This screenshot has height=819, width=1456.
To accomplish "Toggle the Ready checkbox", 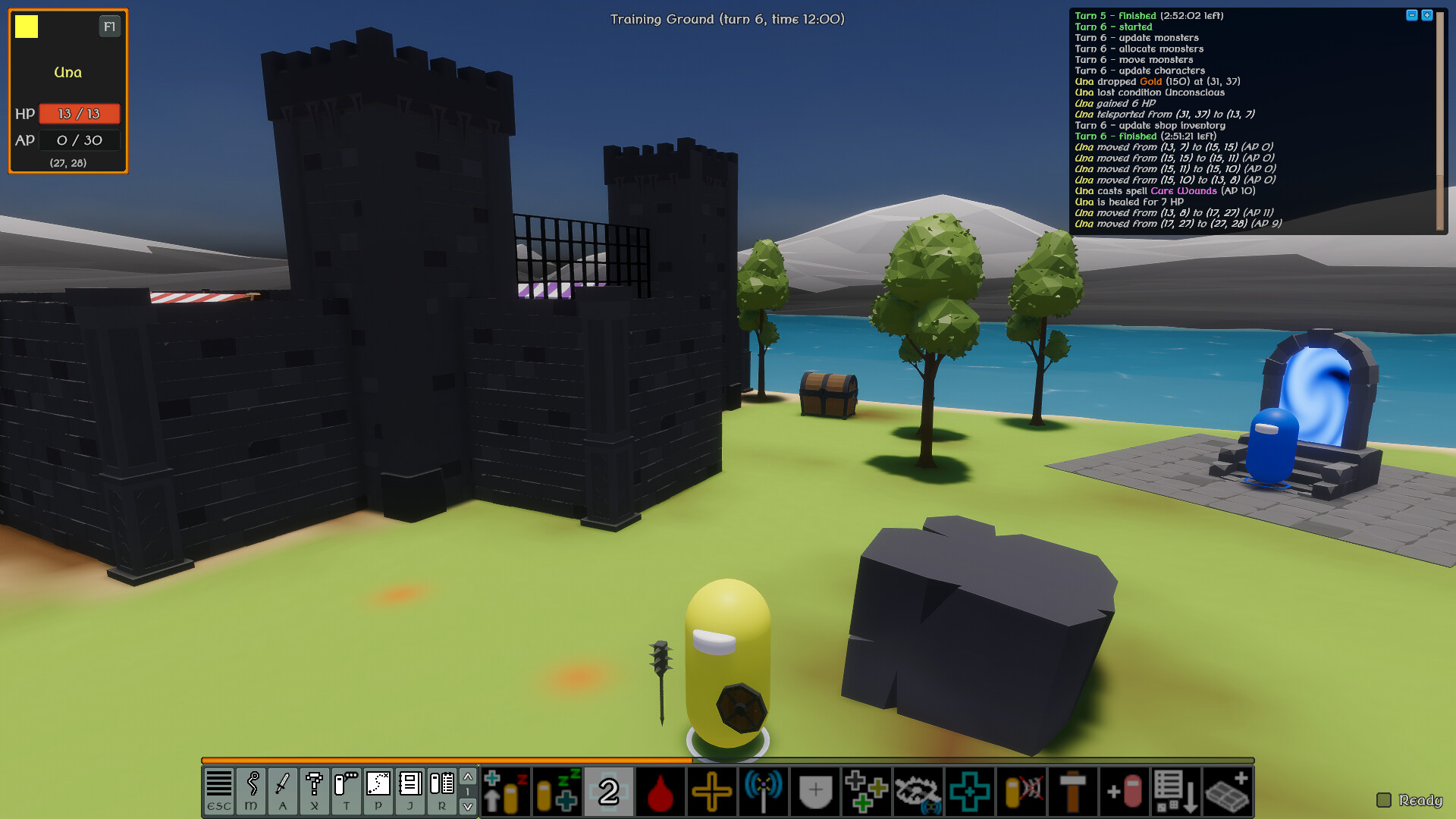I will (x=1385, y=799).
